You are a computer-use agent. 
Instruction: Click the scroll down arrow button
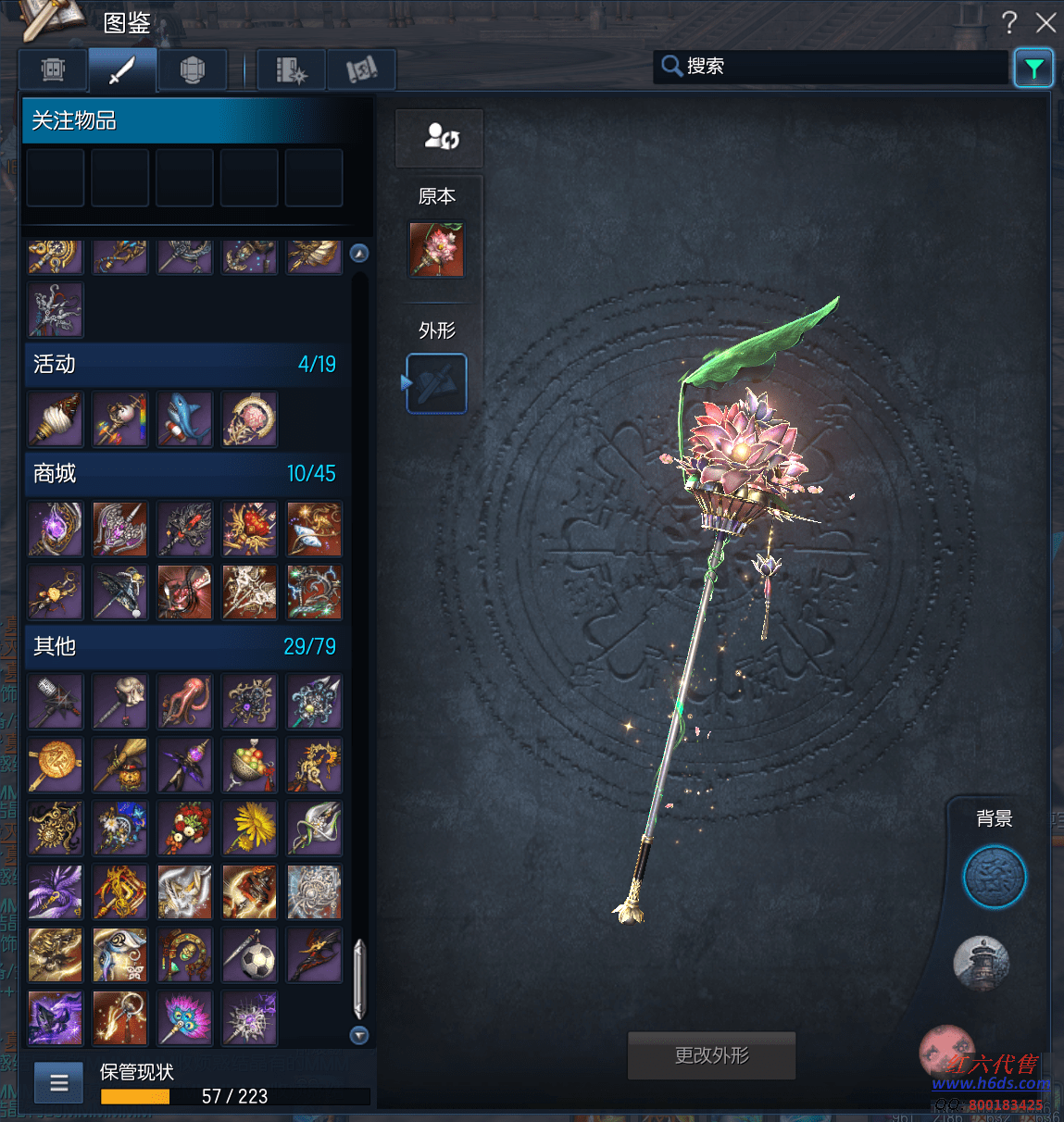[x=359, y=1035]
